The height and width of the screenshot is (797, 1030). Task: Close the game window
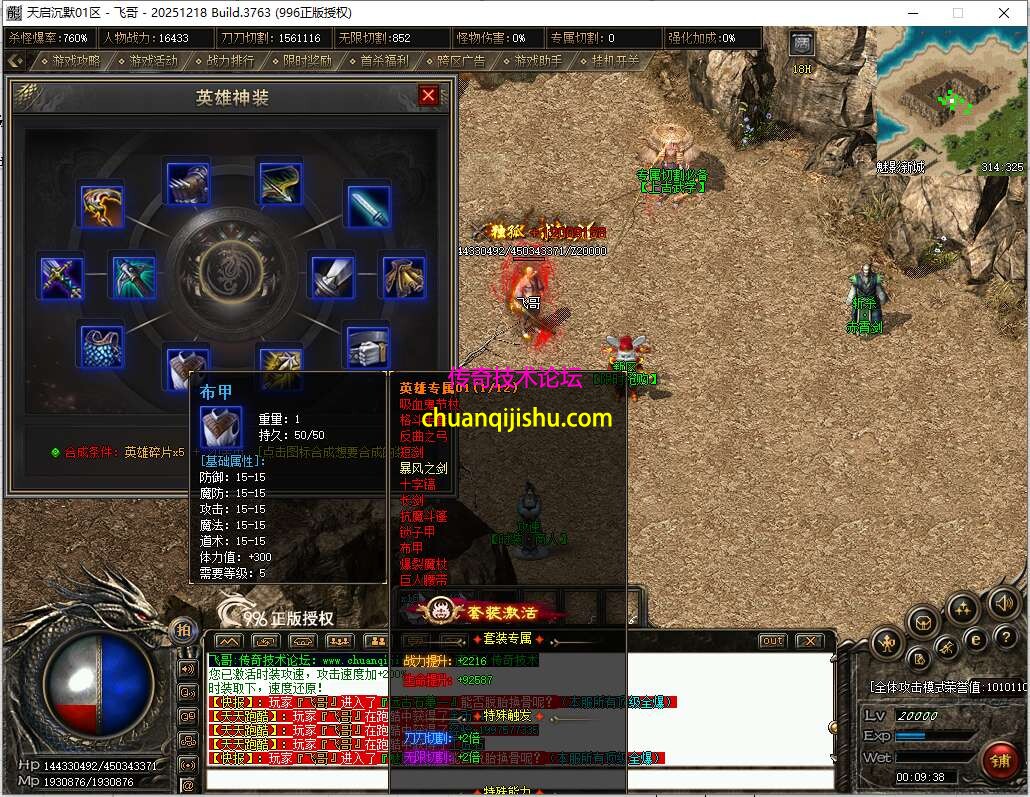pos(1004,13)
